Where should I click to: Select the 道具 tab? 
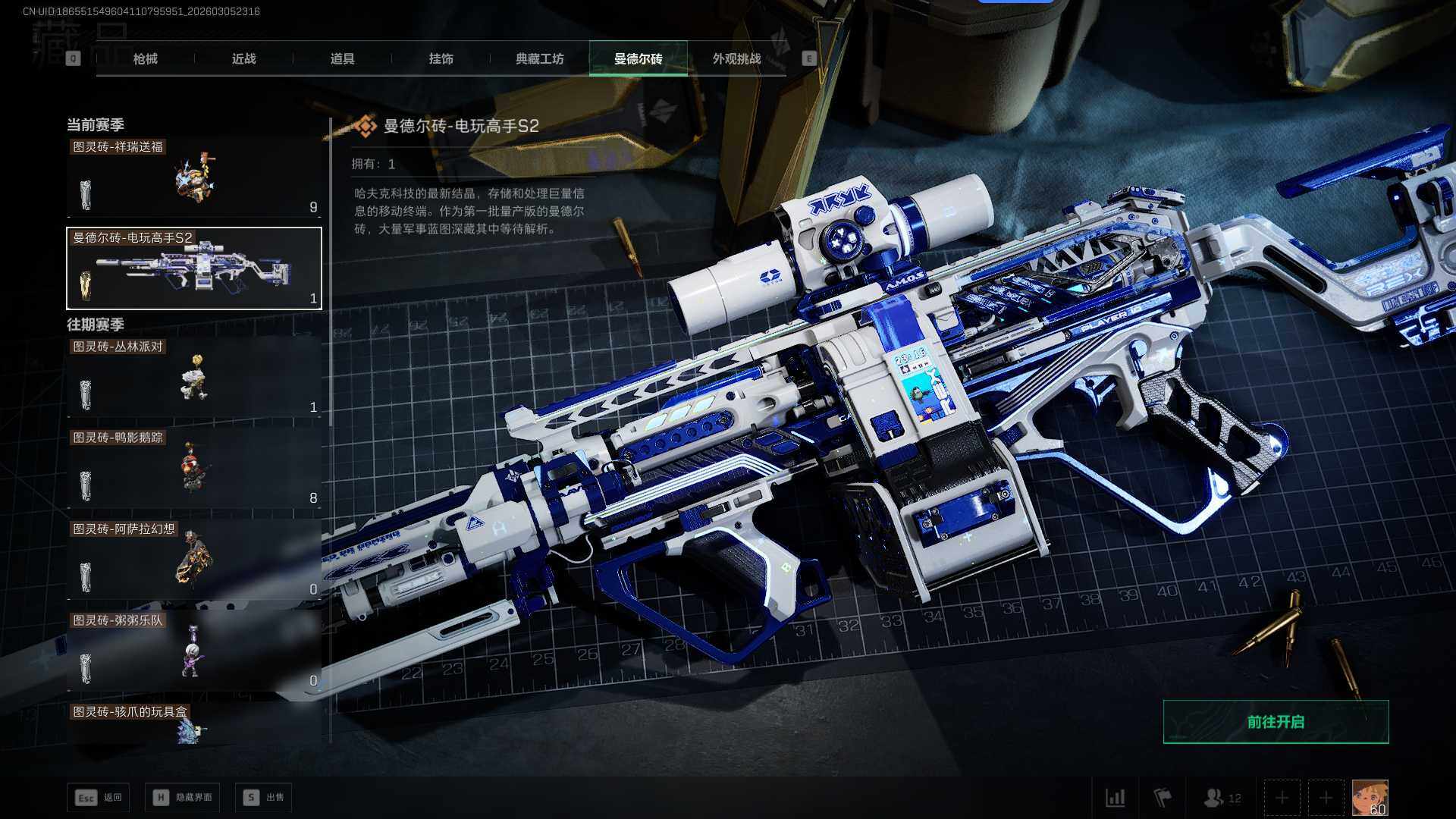point(342,58)
